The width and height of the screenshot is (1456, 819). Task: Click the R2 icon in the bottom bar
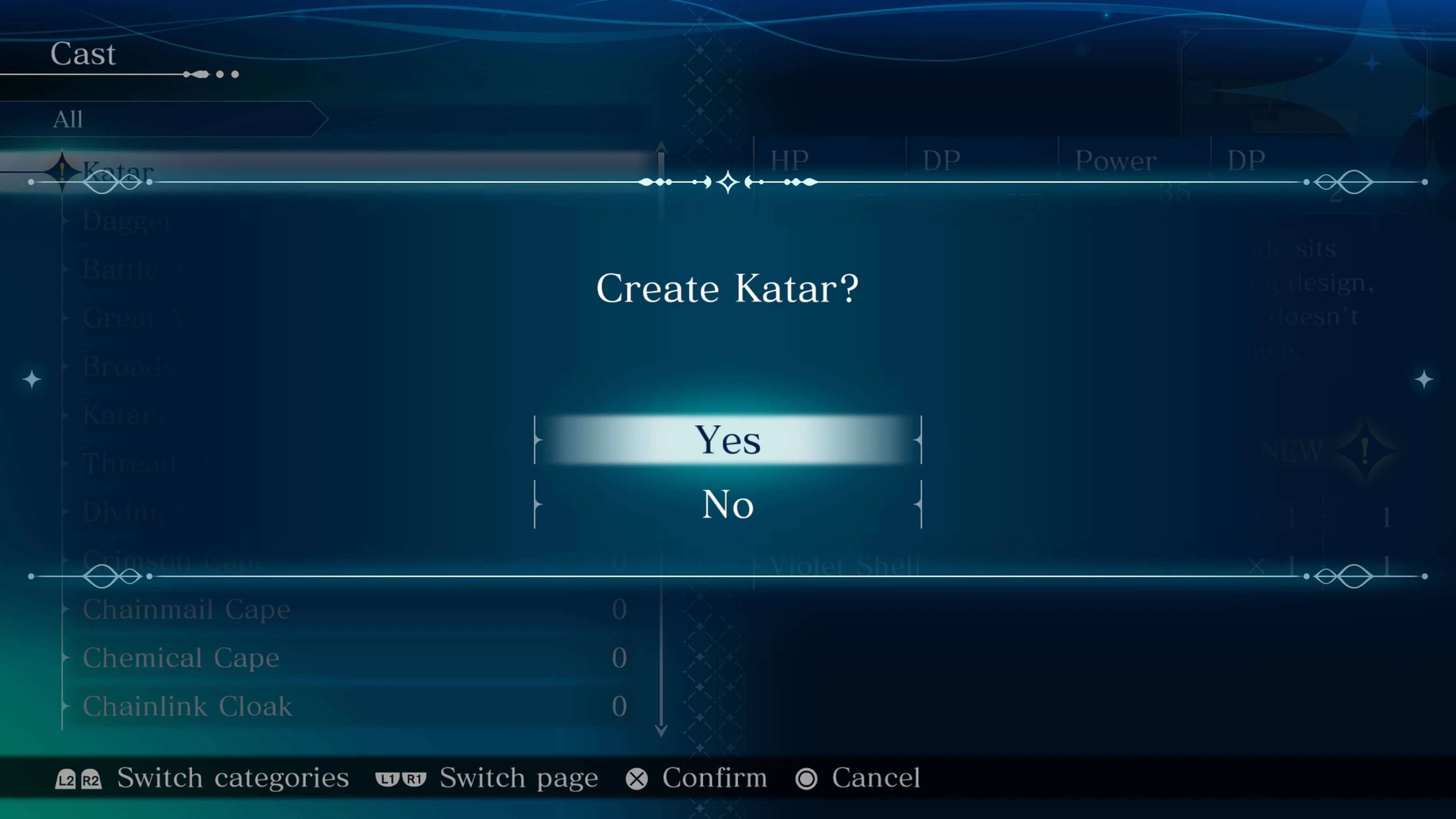91,778
